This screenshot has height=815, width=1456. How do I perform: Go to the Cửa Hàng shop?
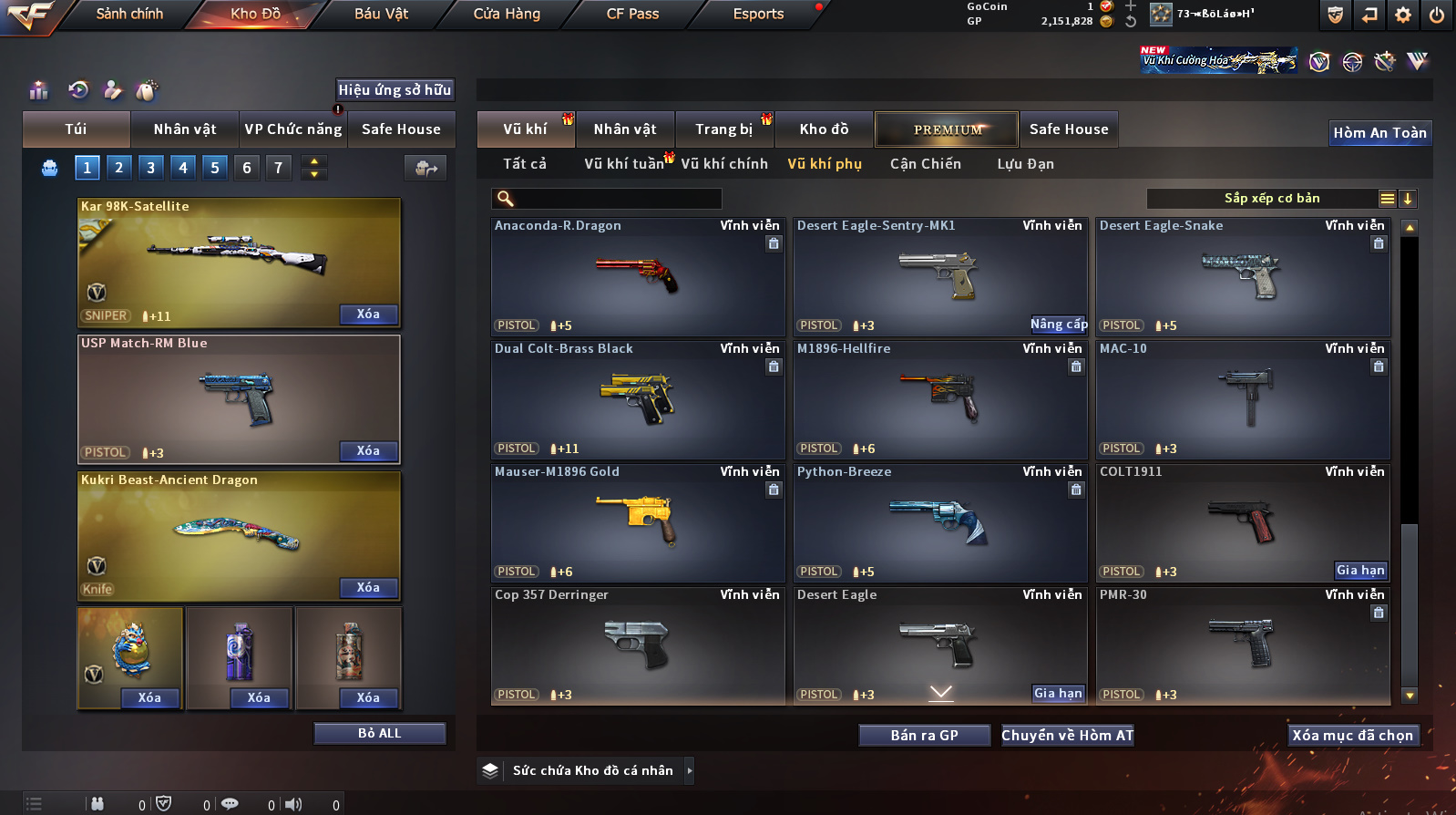[x=507, y=14]
